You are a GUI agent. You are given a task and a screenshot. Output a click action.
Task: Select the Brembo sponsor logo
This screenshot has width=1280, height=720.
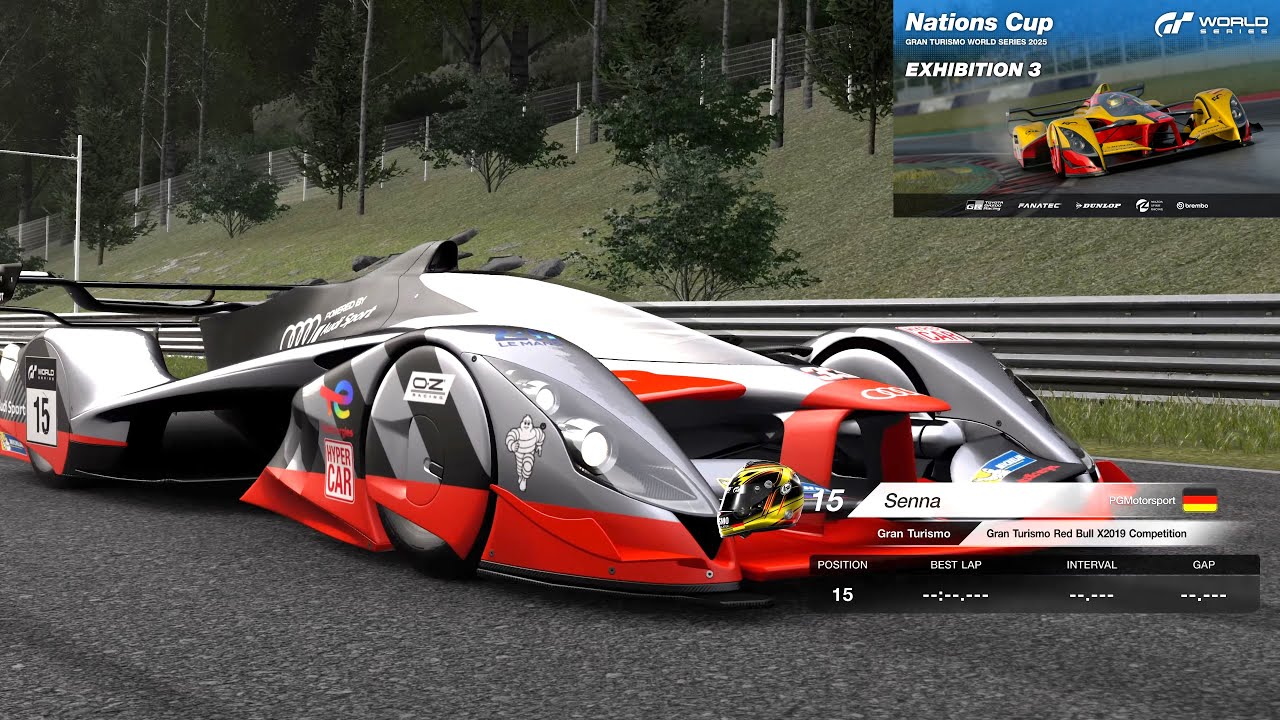(x=1192, y=205)
